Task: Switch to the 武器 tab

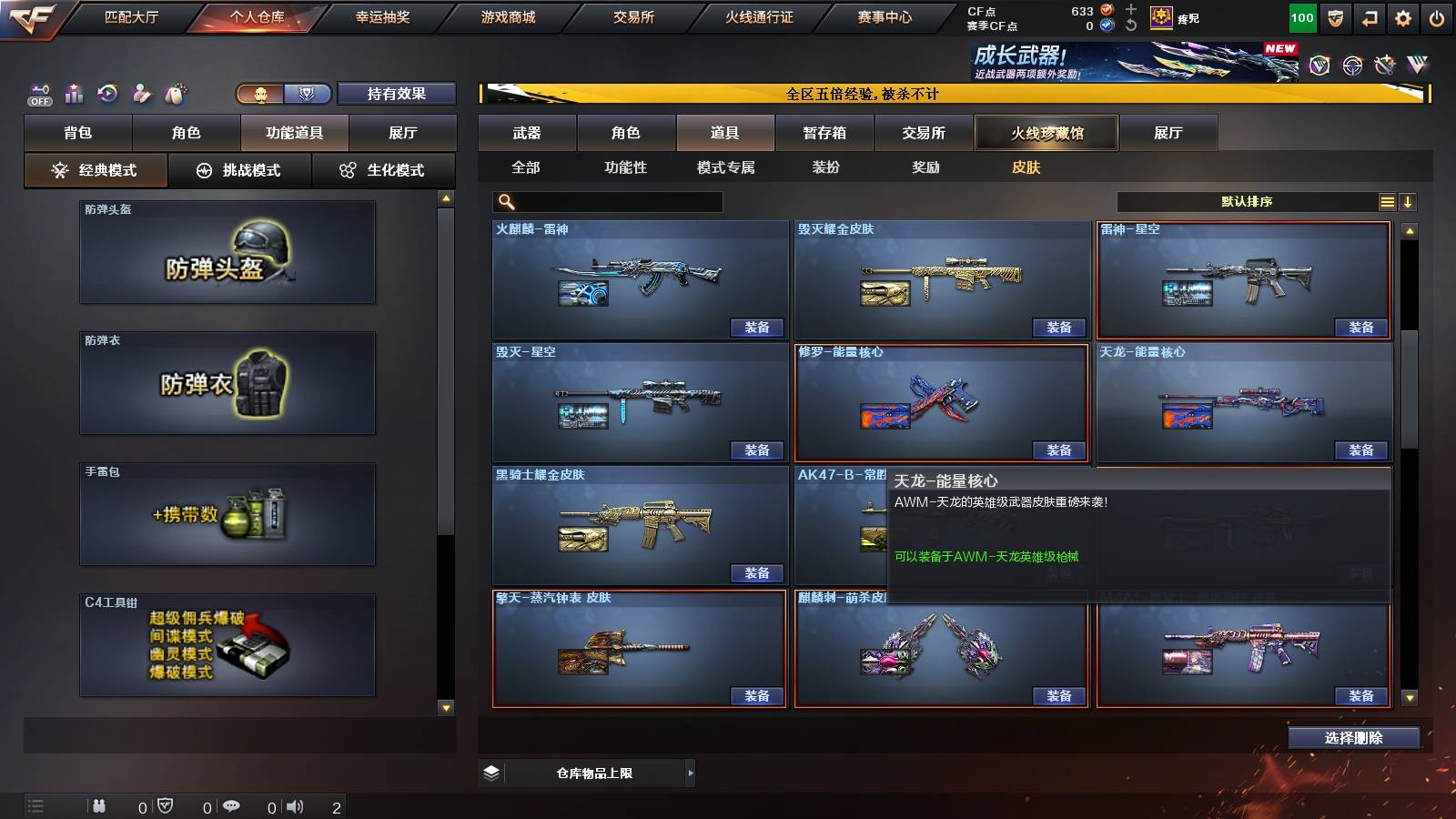Action: [x=528, y=133]
